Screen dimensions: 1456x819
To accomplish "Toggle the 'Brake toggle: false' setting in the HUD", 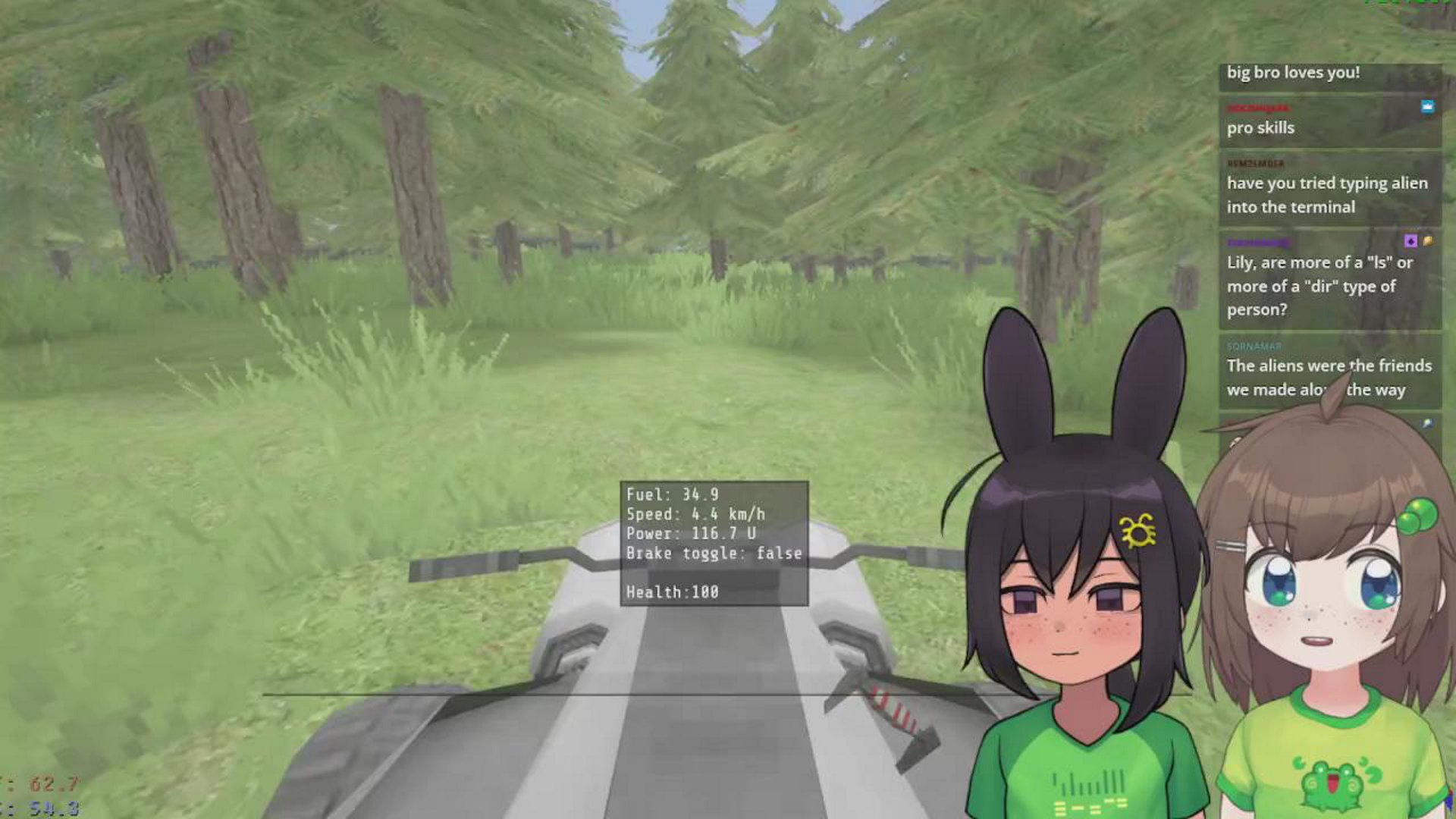I will (x=714, y=553).
